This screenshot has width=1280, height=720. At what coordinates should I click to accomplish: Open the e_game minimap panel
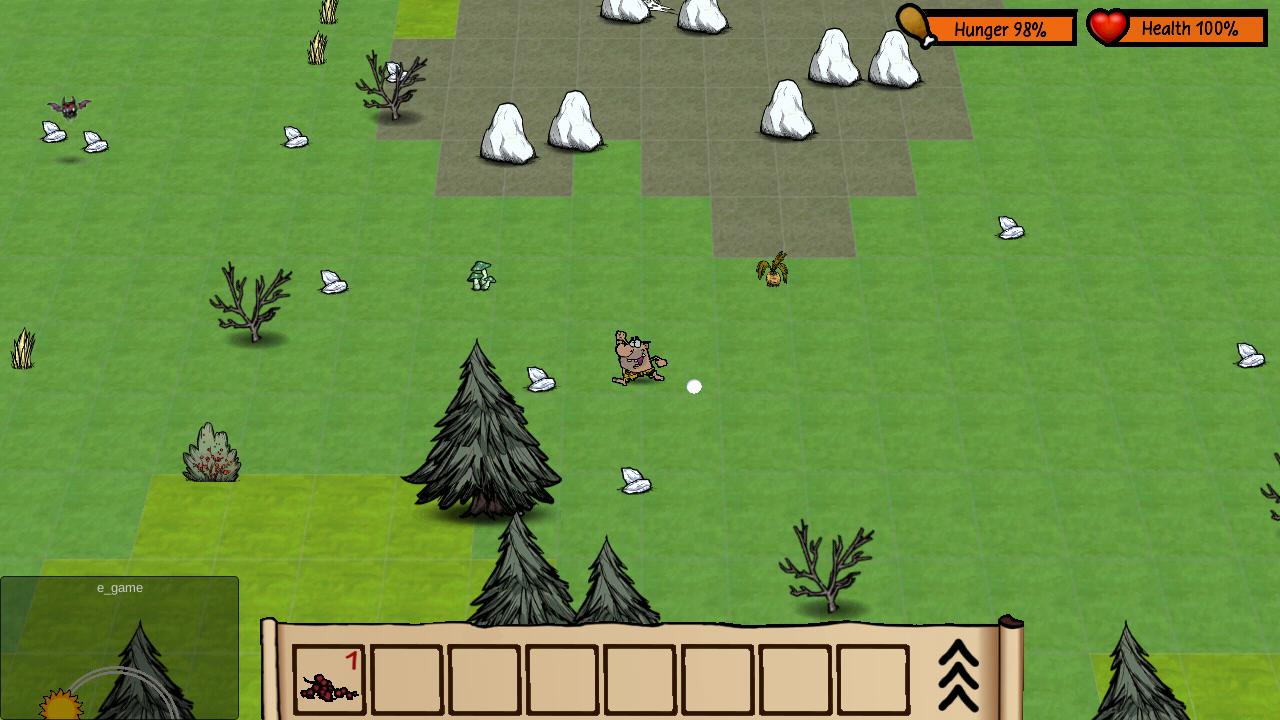click(118, 588)
